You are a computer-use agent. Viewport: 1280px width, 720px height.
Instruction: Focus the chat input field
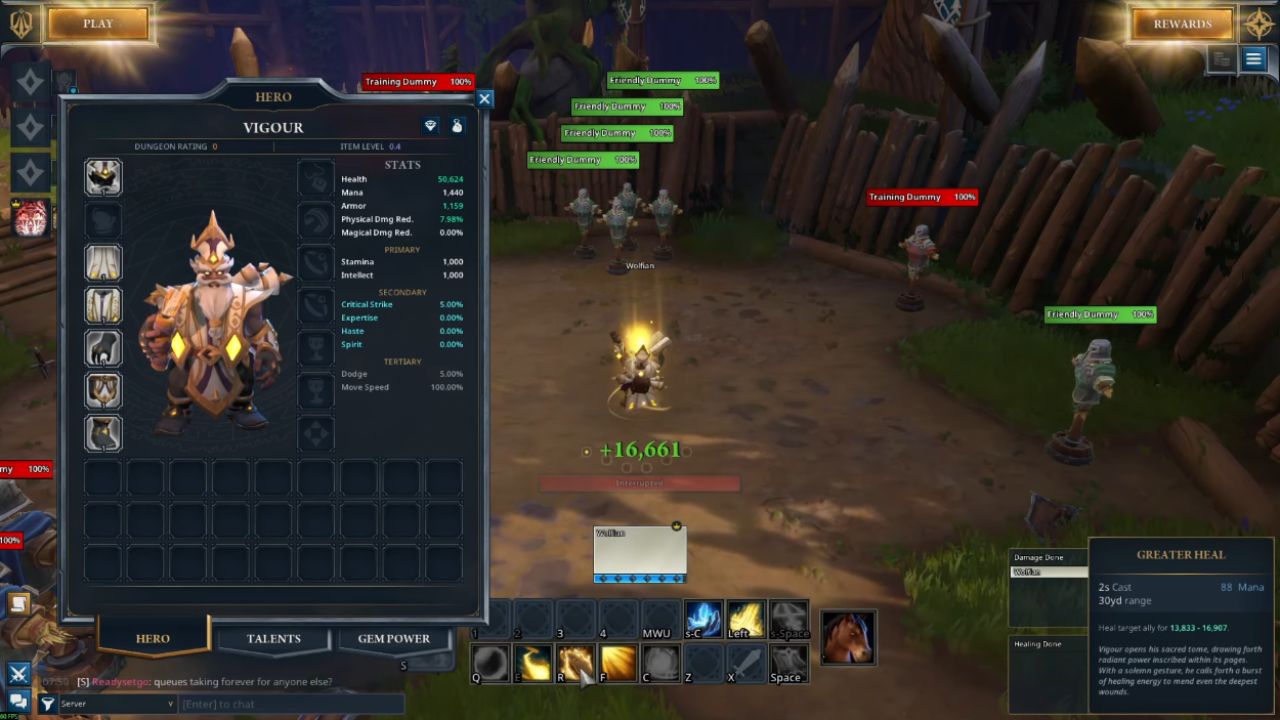click(290, 704)
